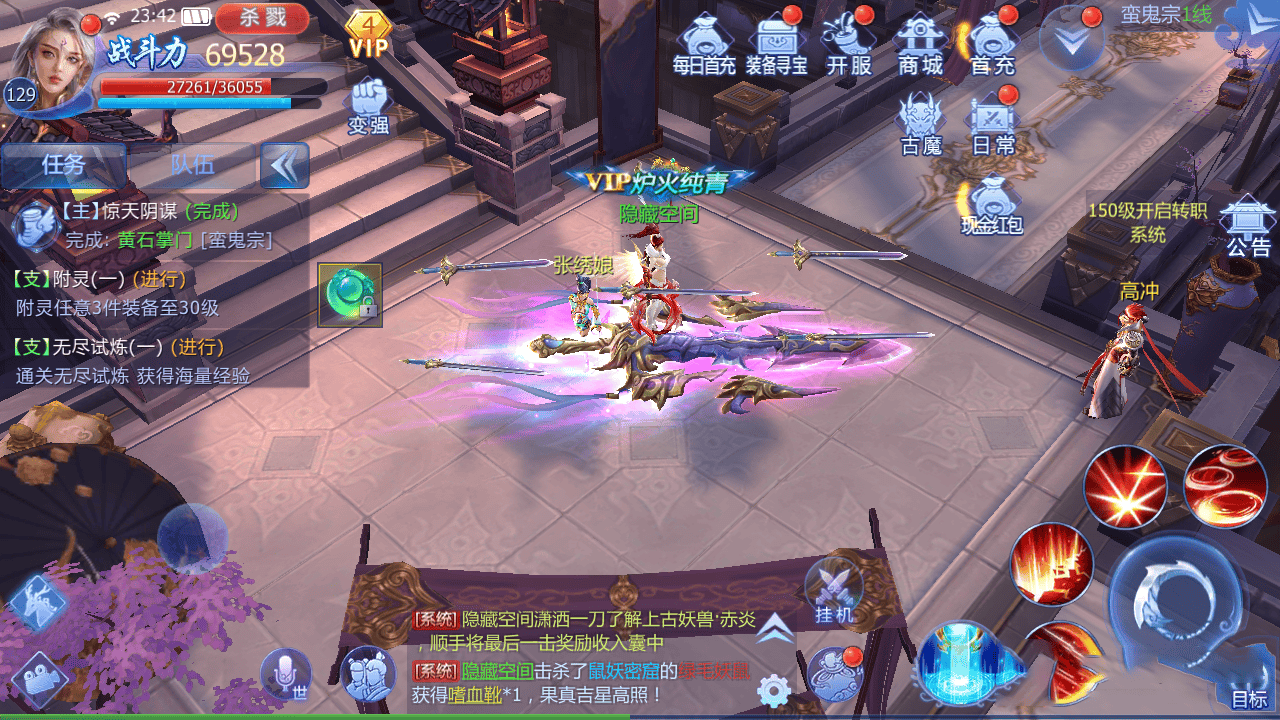Open the 古魔 ancient demon menu
The height and width of the screenshot is (720, 1280).
pos(921,124)
